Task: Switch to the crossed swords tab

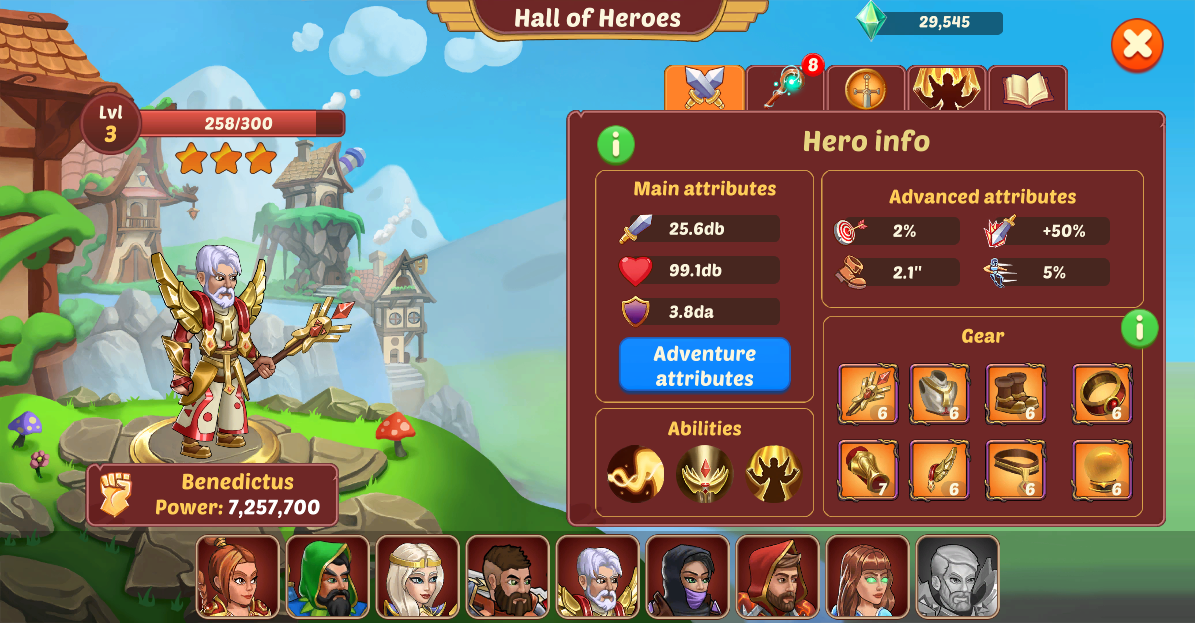Action: click(x=704, y=89)
